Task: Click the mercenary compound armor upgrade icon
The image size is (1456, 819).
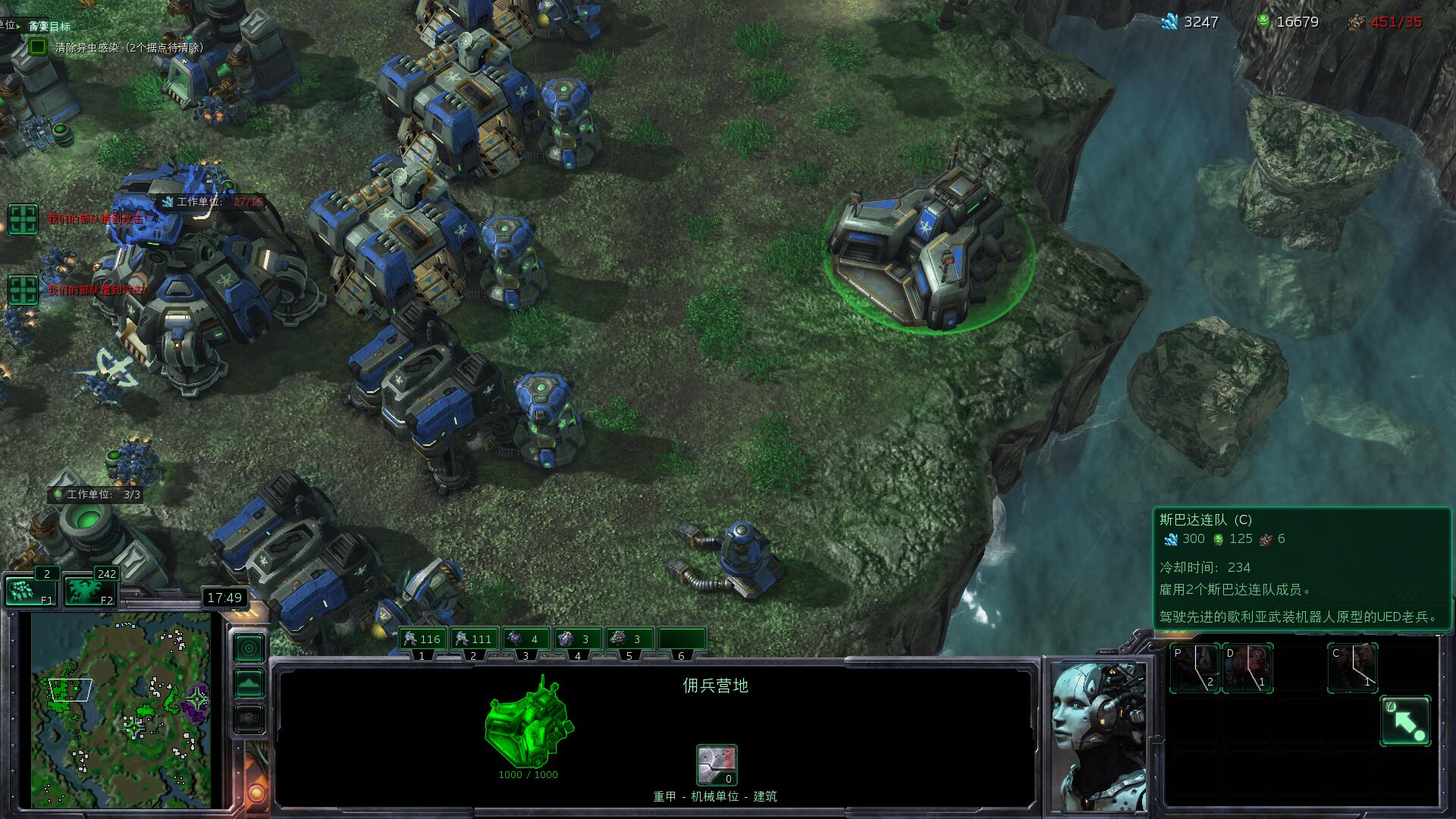Action: [x=717, y=764]
